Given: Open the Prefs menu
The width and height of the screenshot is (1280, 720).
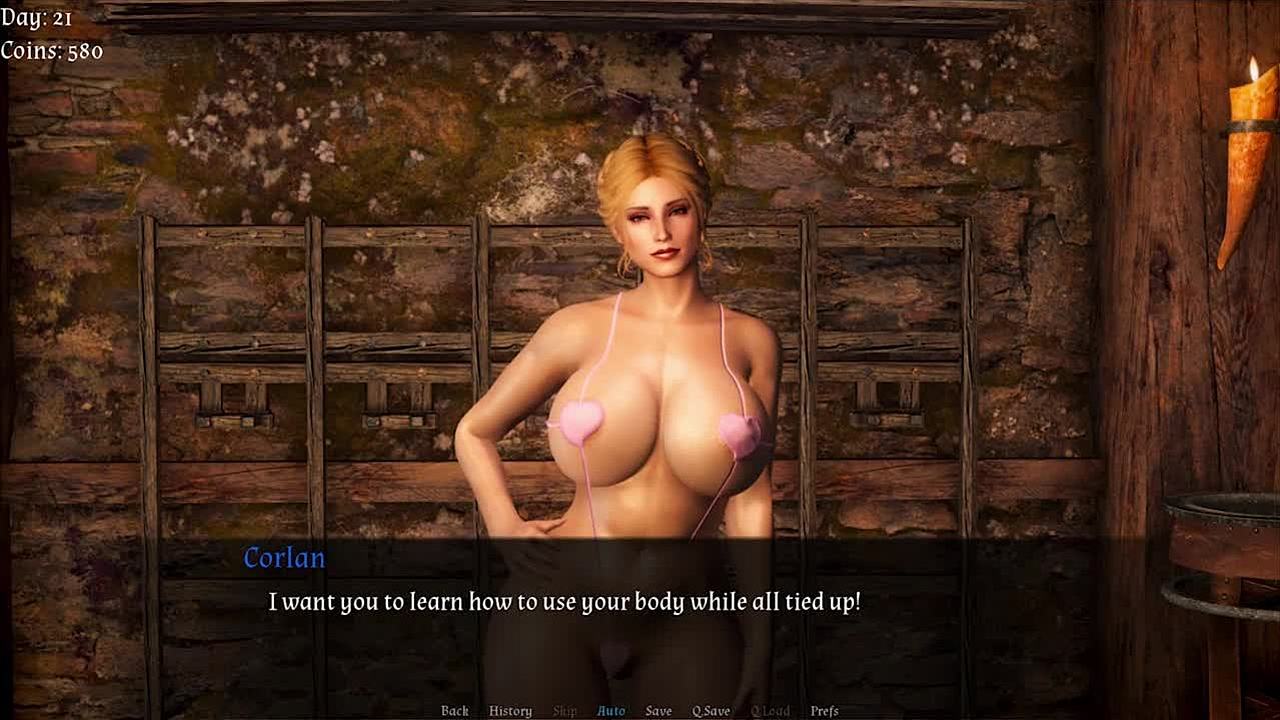Looking at the screenshot, I should tap(824, 711).
